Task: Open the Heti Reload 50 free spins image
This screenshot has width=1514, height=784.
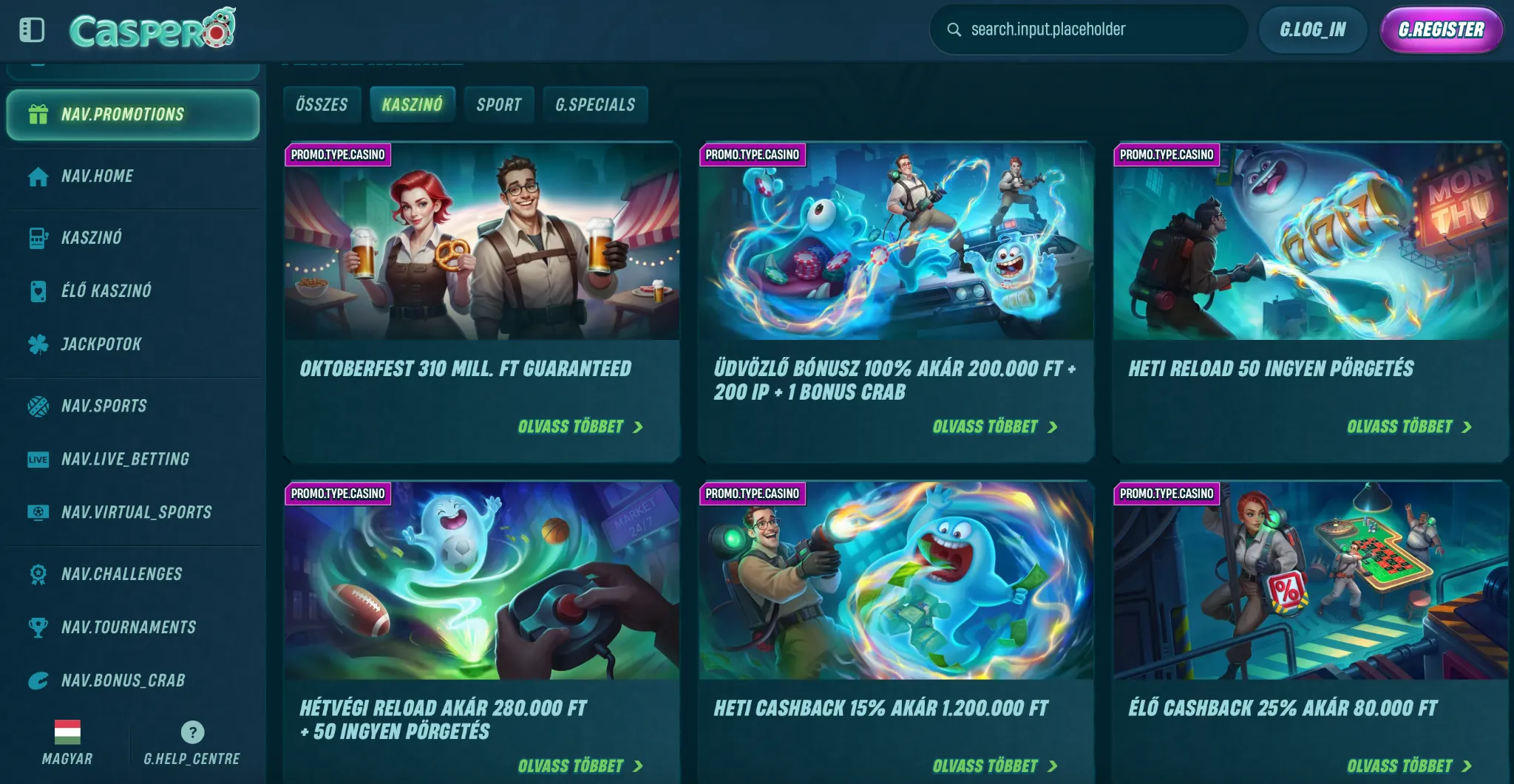Action: (1310, 241)
